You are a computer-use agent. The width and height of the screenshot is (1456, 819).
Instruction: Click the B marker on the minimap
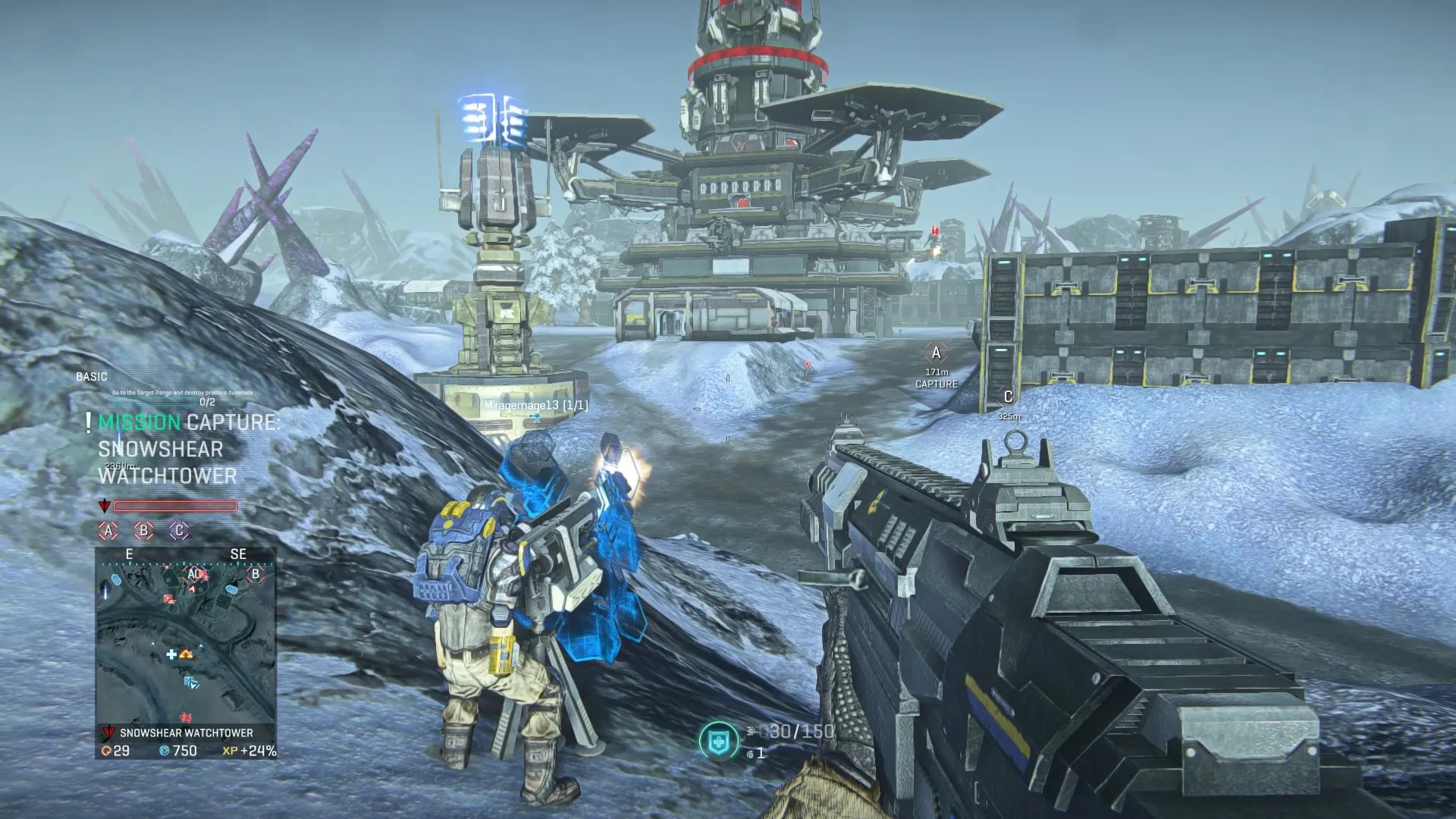256,574
